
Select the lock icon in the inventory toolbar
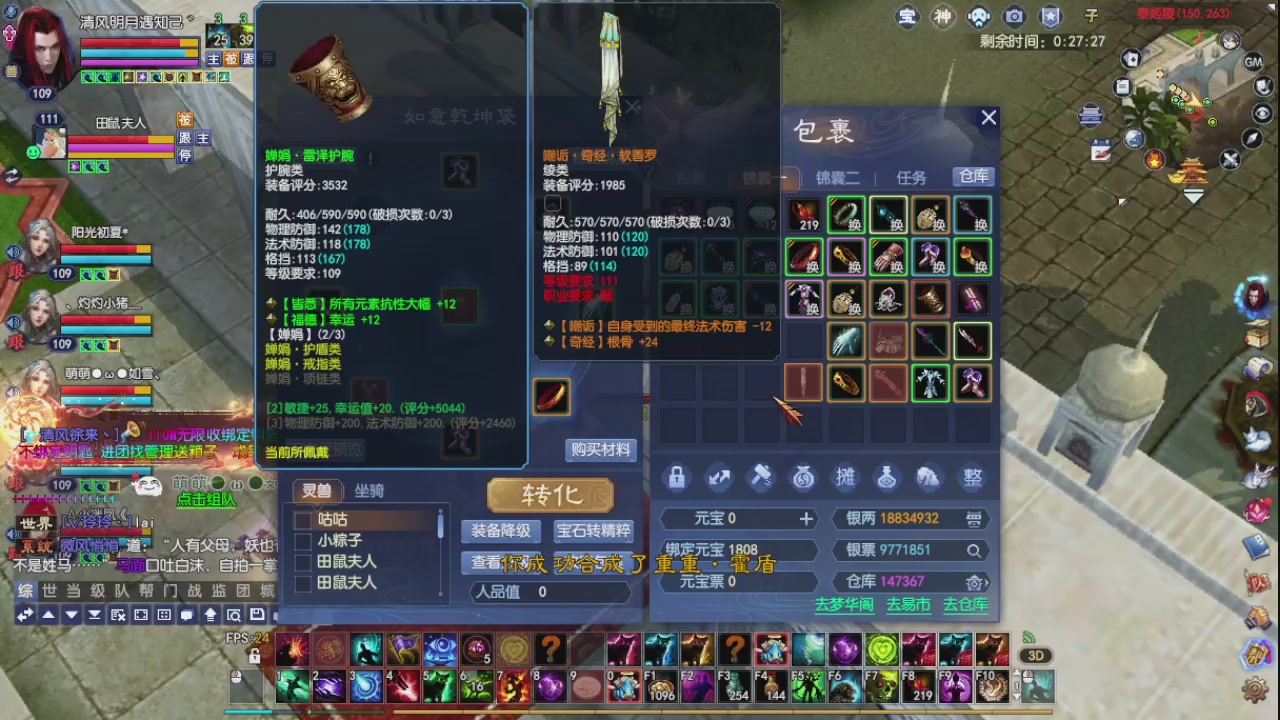point(677,478)
